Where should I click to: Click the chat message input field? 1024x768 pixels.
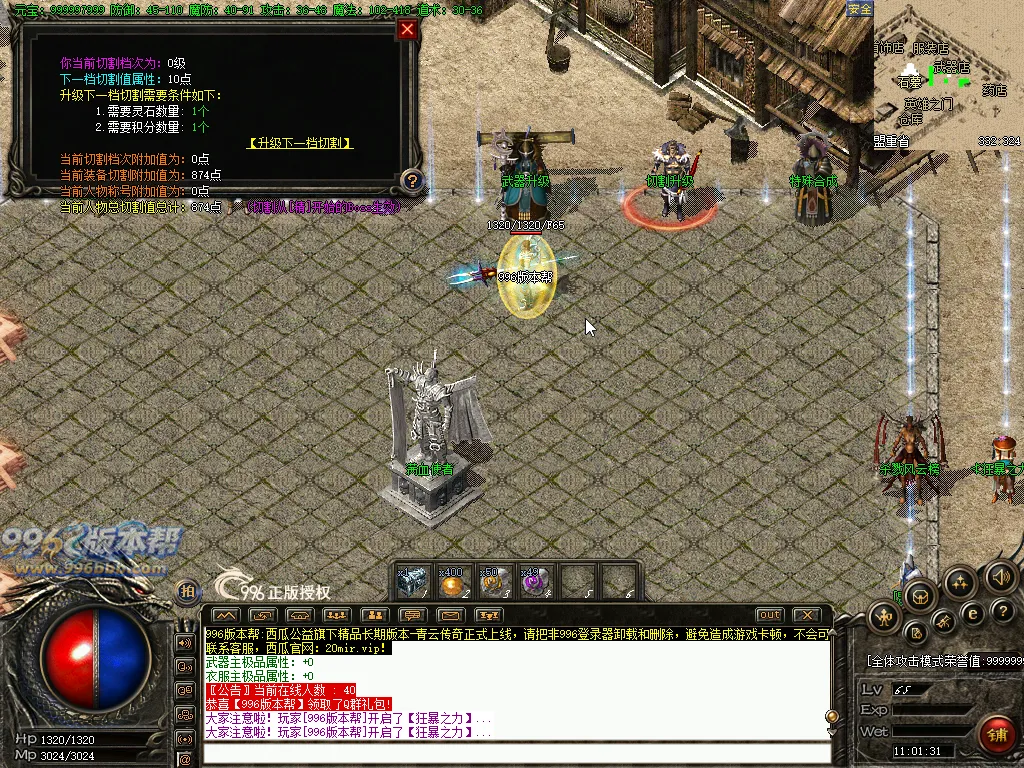tap(515, 752)
